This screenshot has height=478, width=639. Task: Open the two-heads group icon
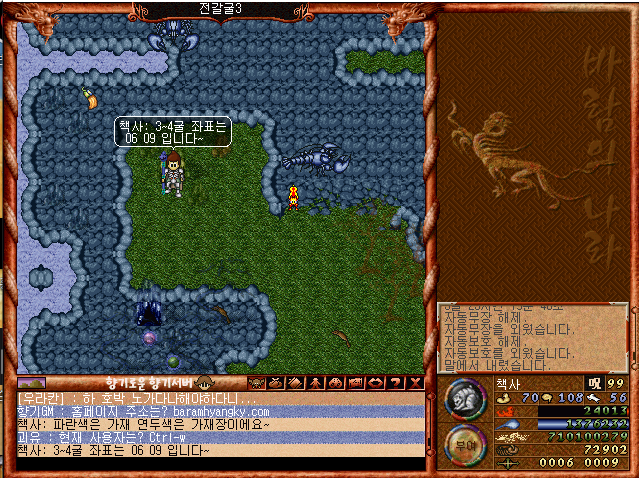(335, 383)
